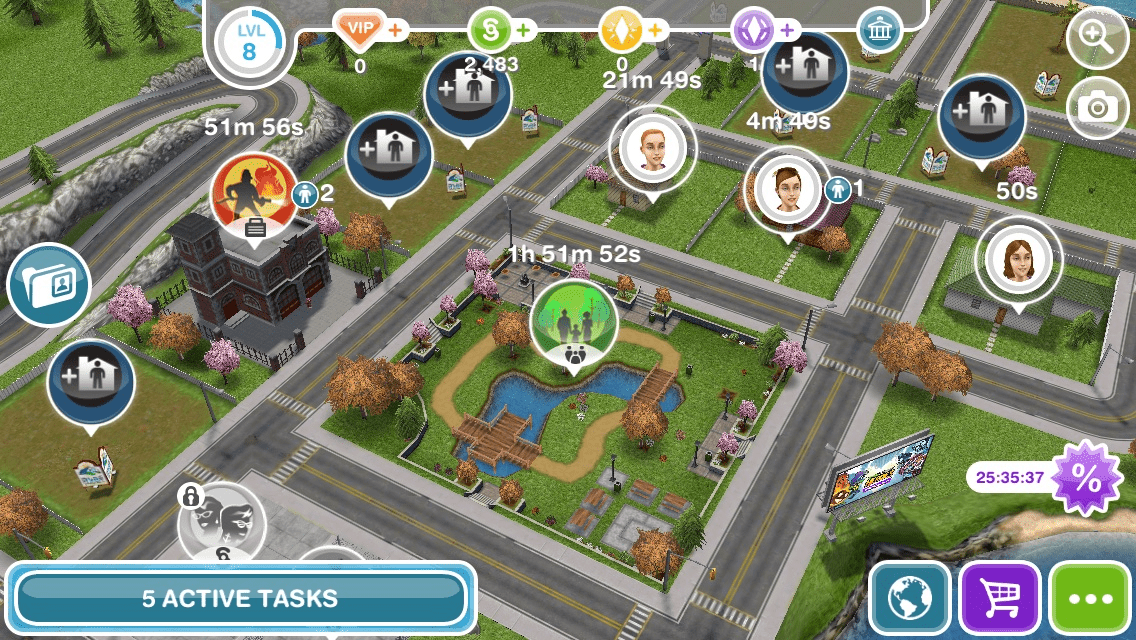
Task: Tap the locked theater masks bubble
Action: [222, 525]
